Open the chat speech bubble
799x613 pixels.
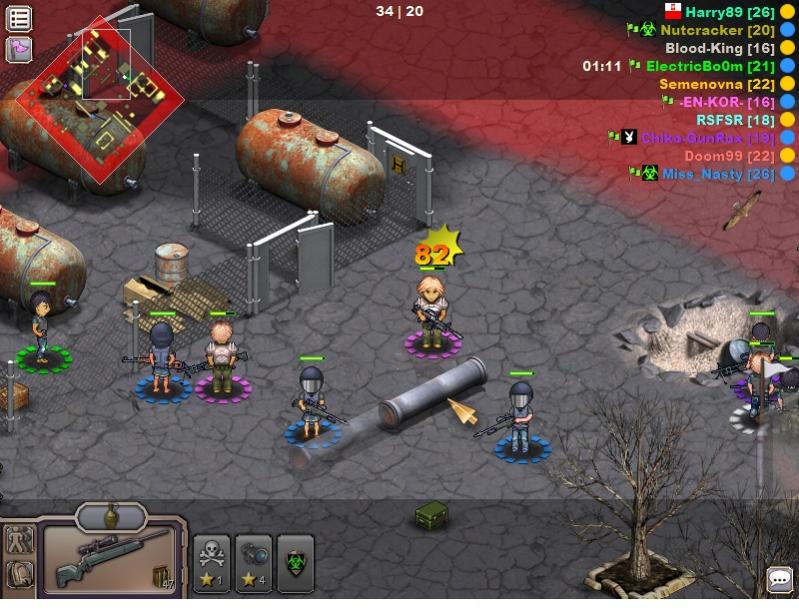(779, 579)
